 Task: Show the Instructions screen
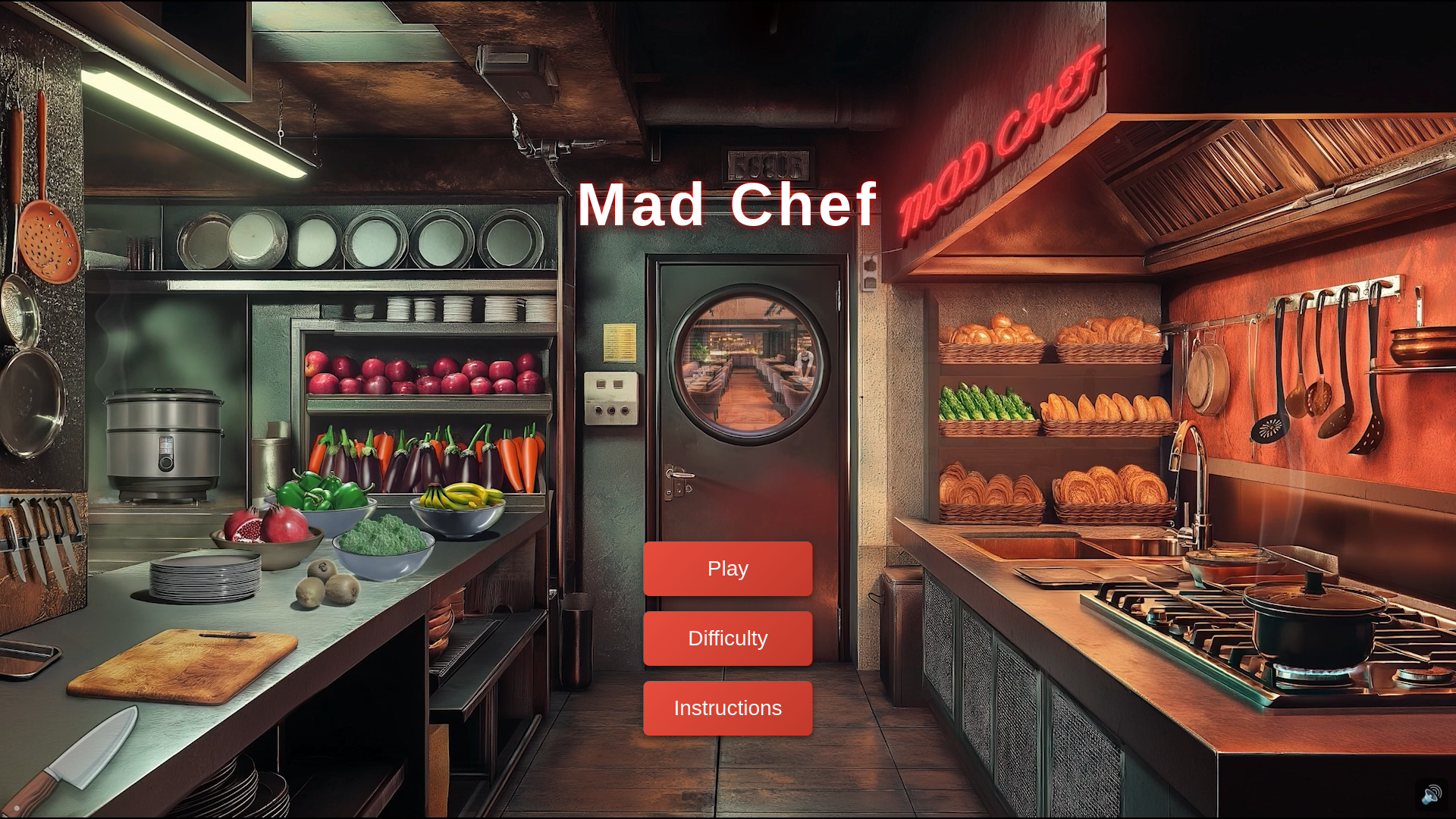coord(727,708)
